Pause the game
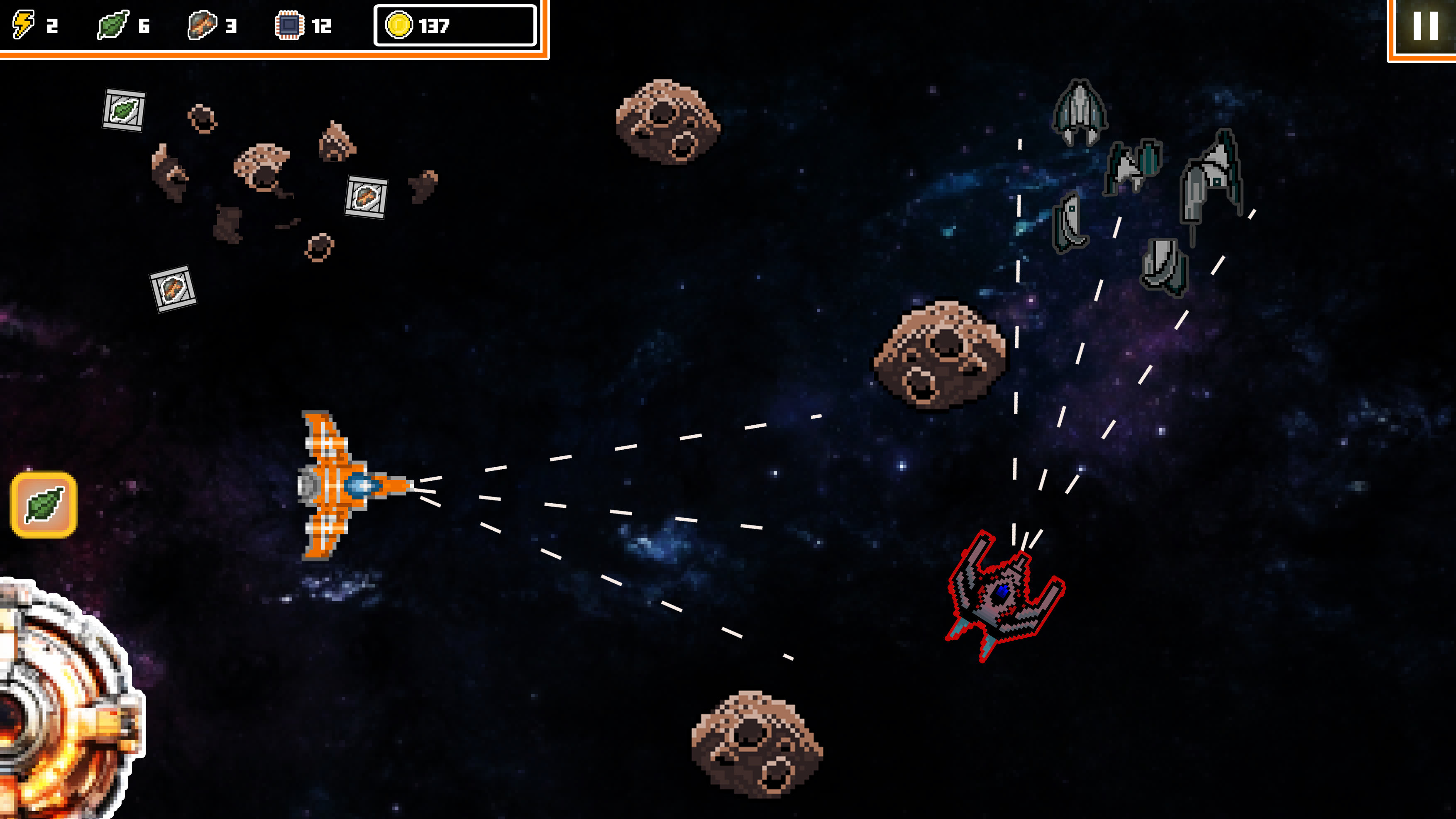The image size is (1456, 819). pos(1424,26)
